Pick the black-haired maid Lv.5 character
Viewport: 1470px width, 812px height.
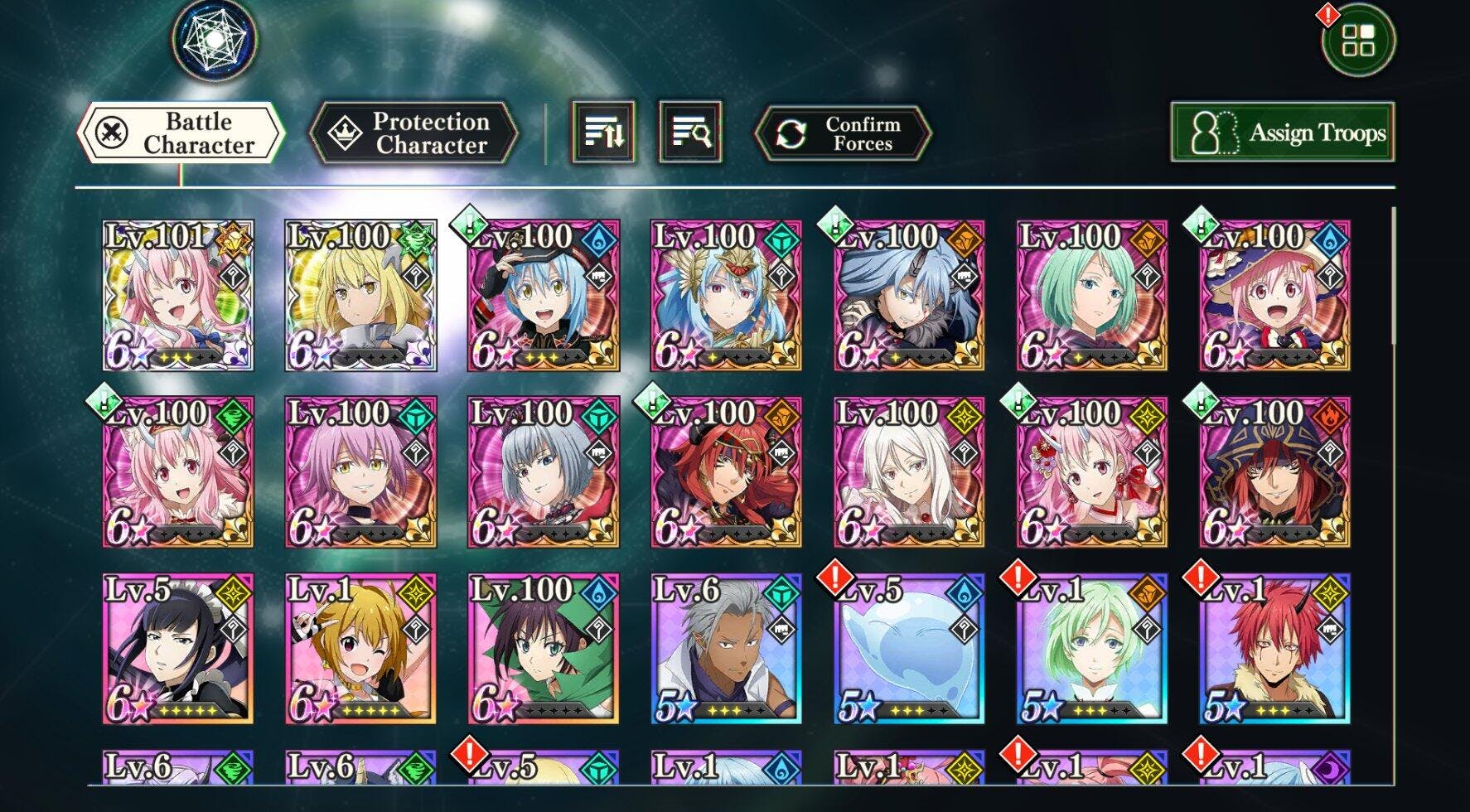(x=178, y=649)
